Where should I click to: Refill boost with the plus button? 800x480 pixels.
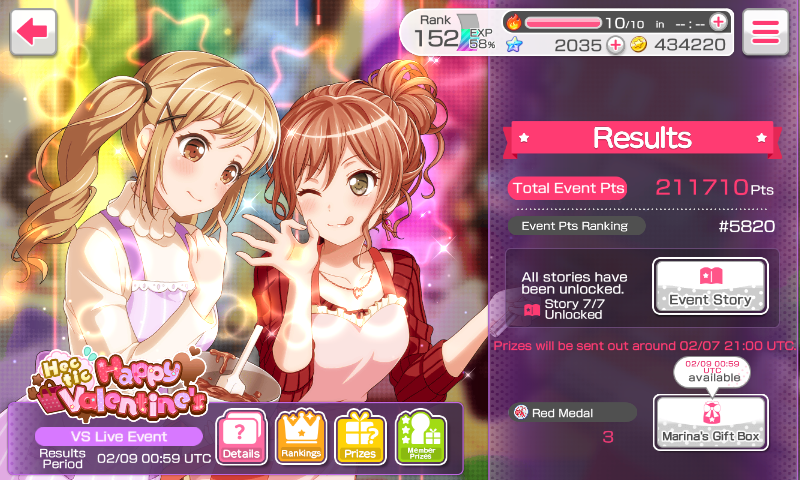pyautogui.click(x=718, y=22)
